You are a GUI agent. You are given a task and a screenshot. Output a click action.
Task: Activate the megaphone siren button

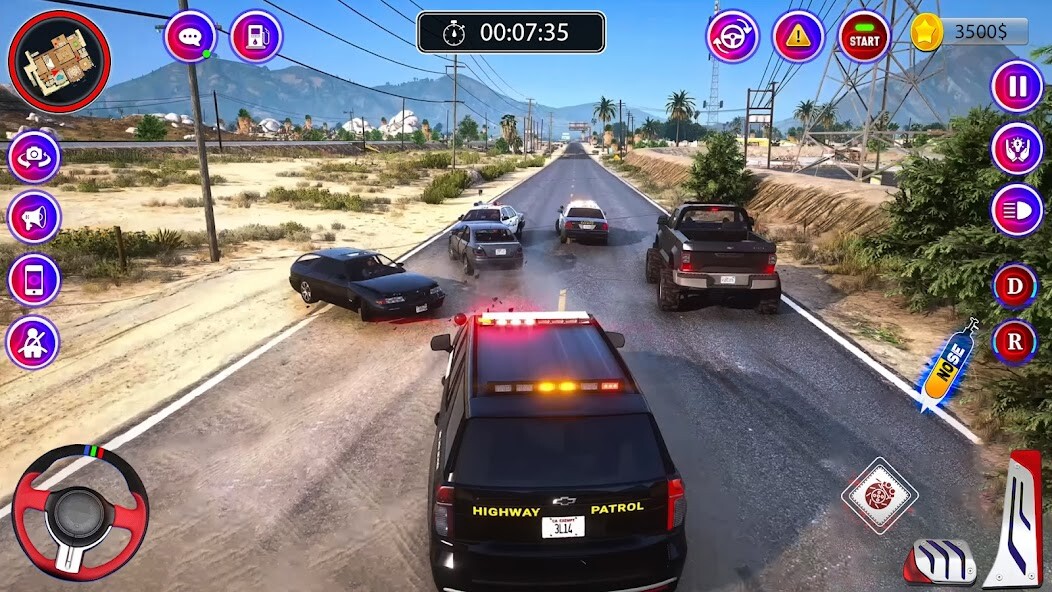coord(34,217)
